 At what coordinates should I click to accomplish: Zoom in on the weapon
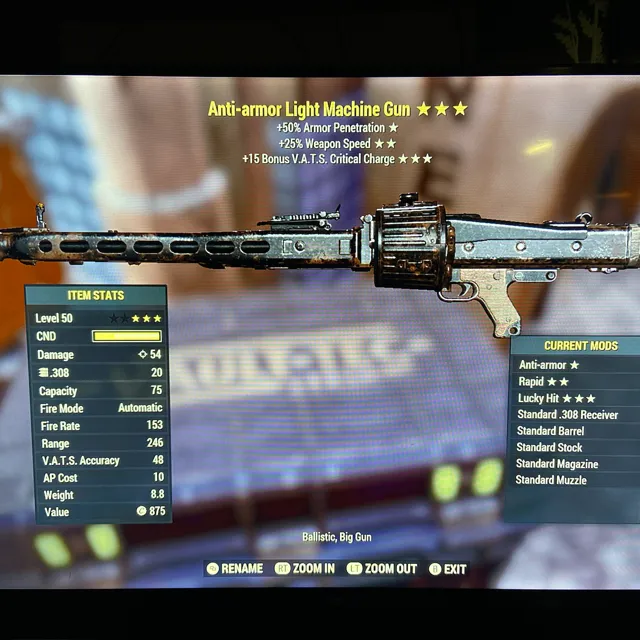click(306, 569)
